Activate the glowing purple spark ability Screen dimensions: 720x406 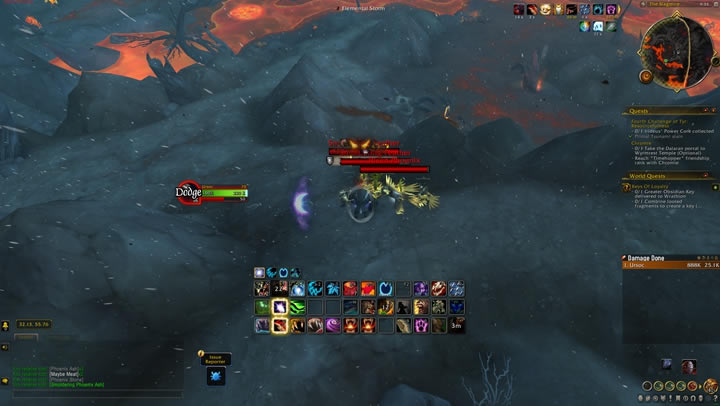click(280, 307)
